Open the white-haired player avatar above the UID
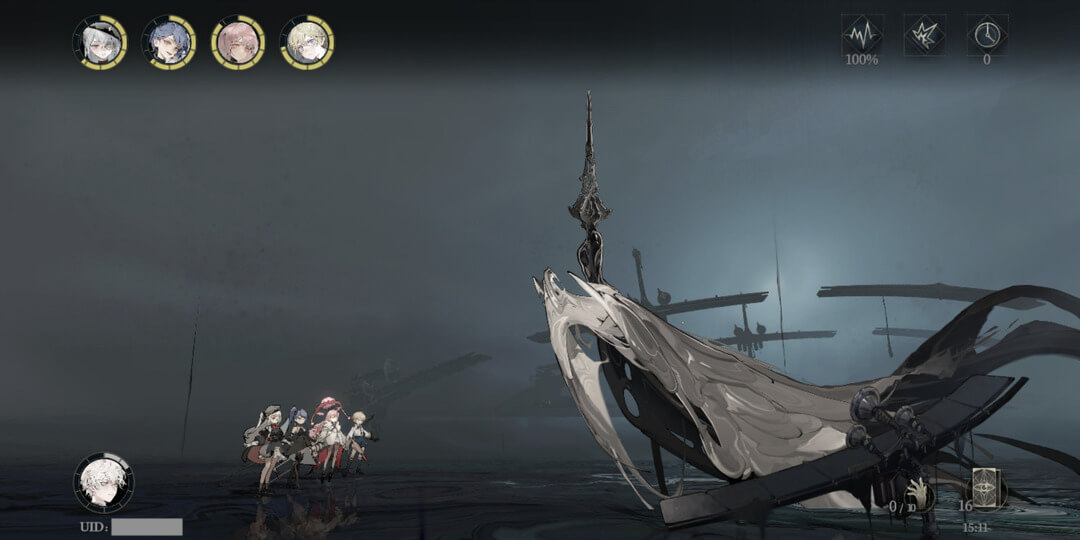1080x540 pixels. (103, 482)
